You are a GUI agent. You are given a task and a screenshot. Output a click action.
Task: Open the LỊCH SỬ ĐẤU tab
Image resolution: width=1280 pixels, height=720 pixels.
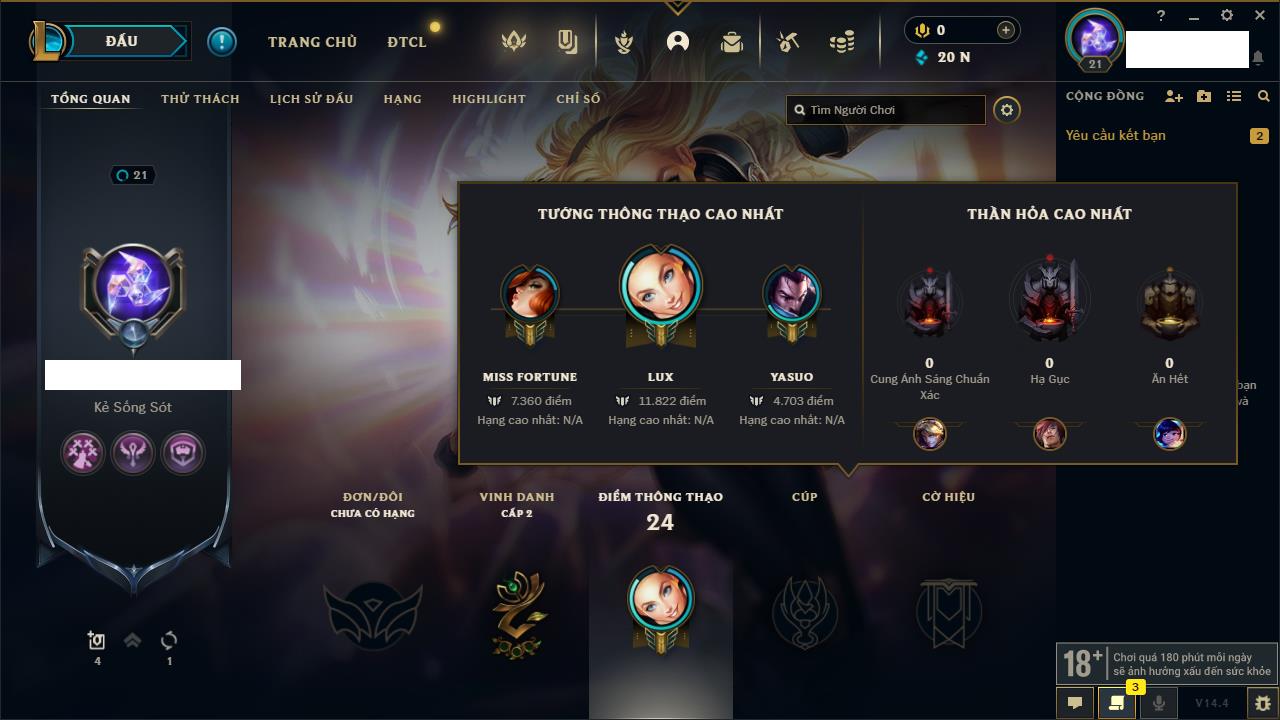[311, 99]
